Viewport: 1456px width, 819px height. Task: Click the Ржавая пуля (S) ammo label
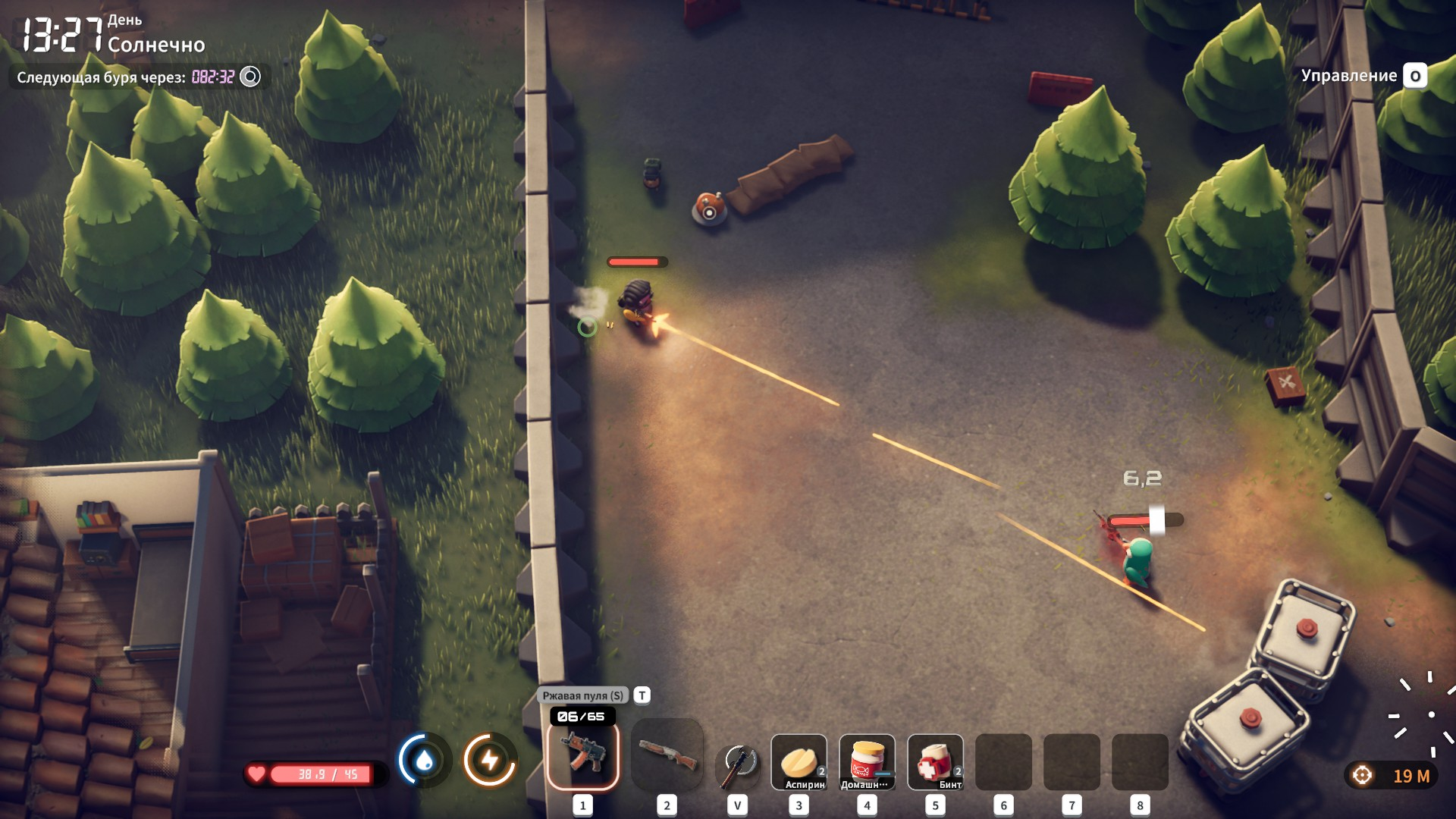[582, 695]
